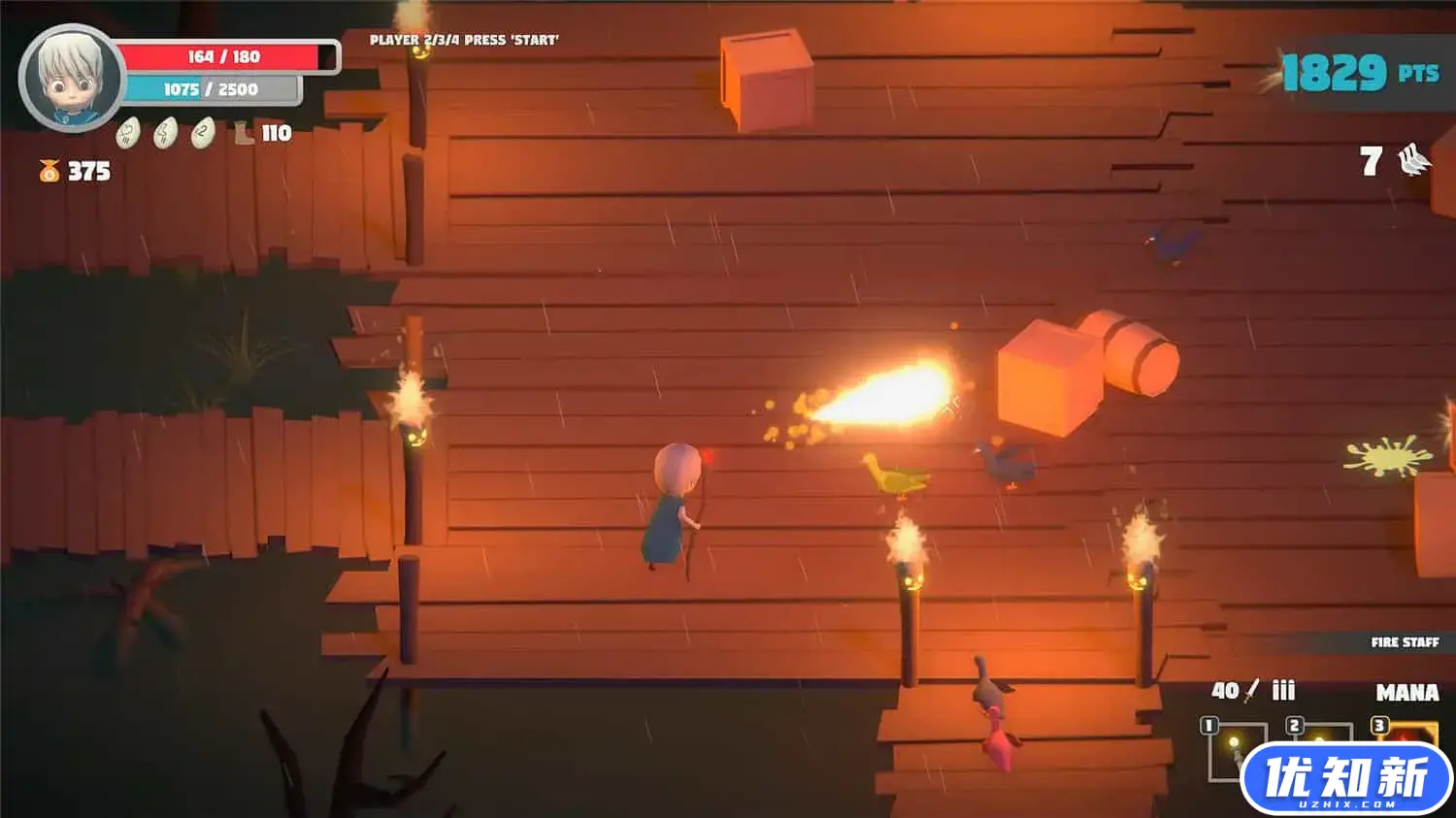Click the first rune stone icon
This screenshot has height=818, width=1456.
point(128,133)
